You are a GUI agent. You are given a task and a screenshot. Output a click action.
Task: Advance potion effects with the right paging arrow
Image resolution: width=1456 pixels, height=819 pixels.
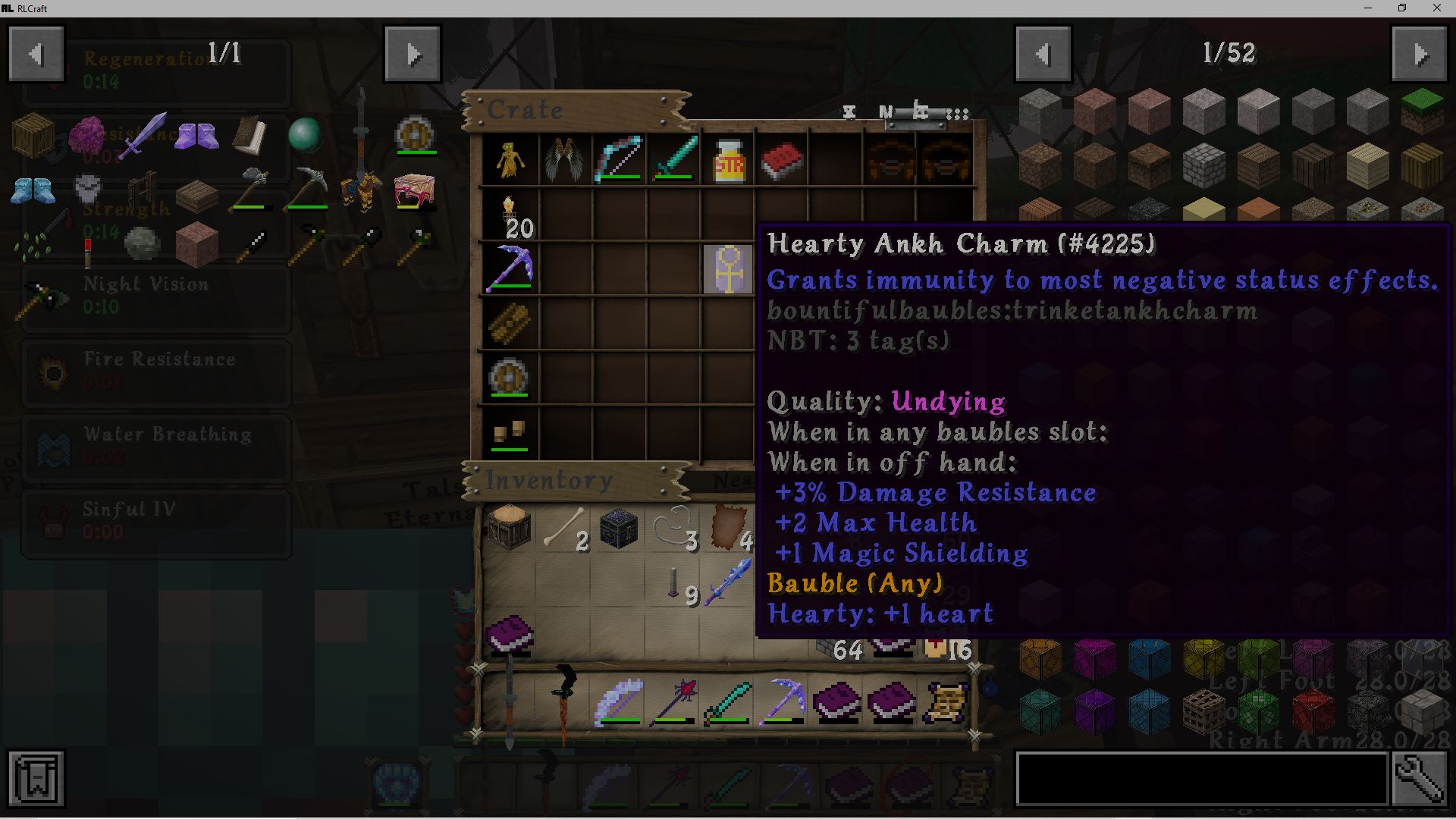(413, 53)
